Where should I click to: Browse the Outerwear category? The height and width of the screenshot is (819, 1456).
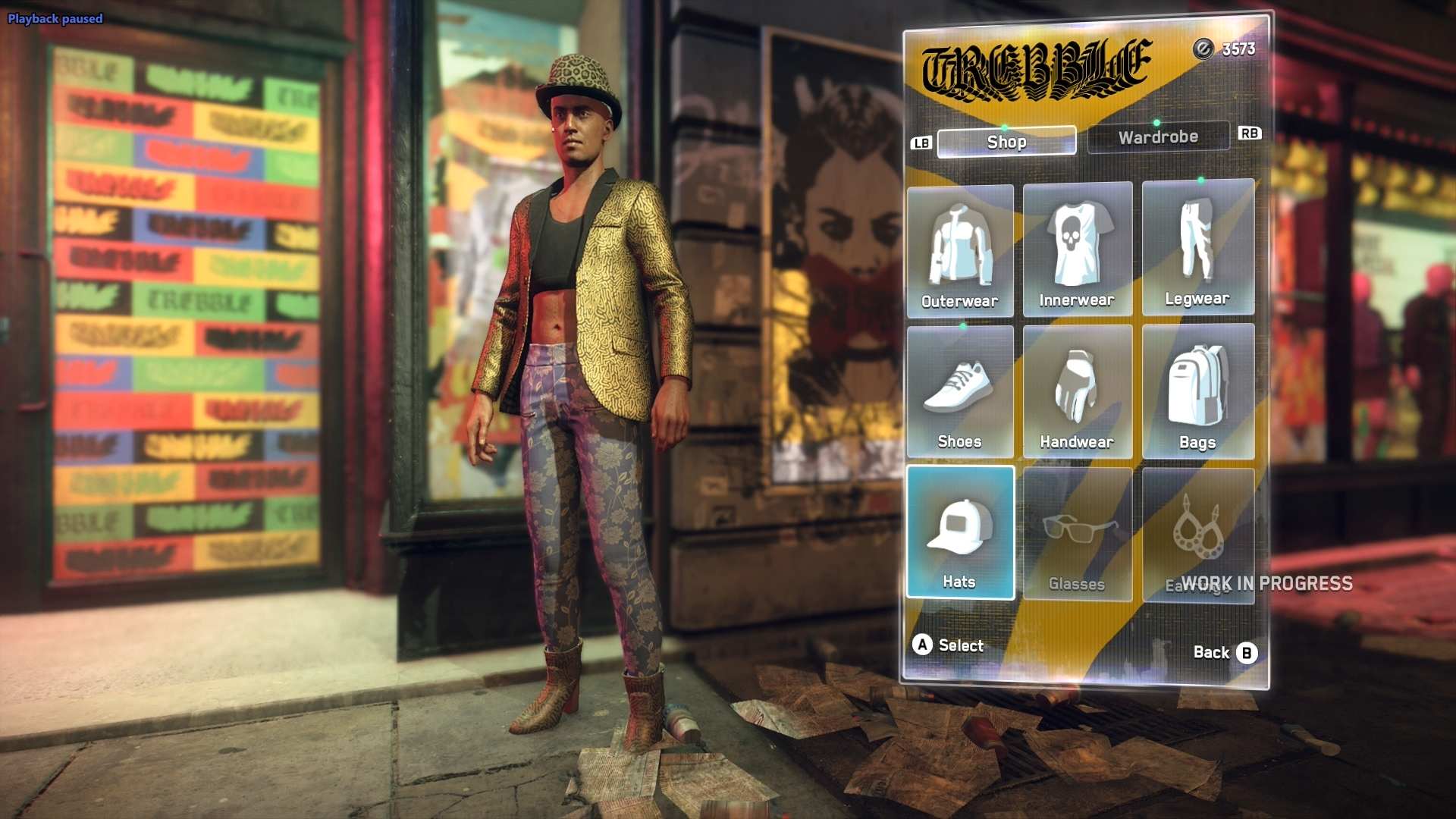click(x=960, y=251)
